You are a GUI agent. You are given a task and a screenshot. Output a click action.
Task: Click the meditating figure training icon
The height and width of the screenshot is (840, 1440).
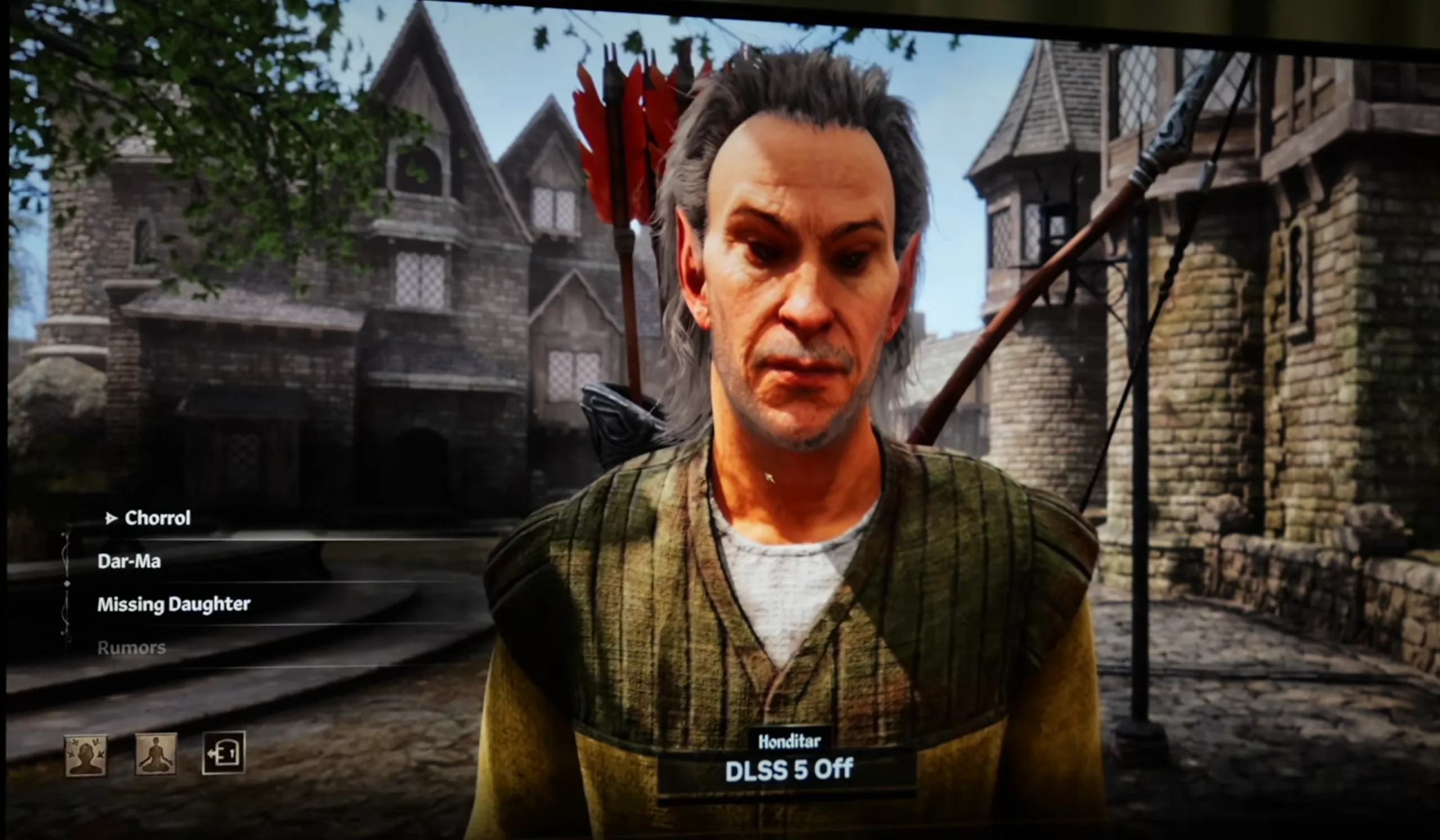pos(155,755)
